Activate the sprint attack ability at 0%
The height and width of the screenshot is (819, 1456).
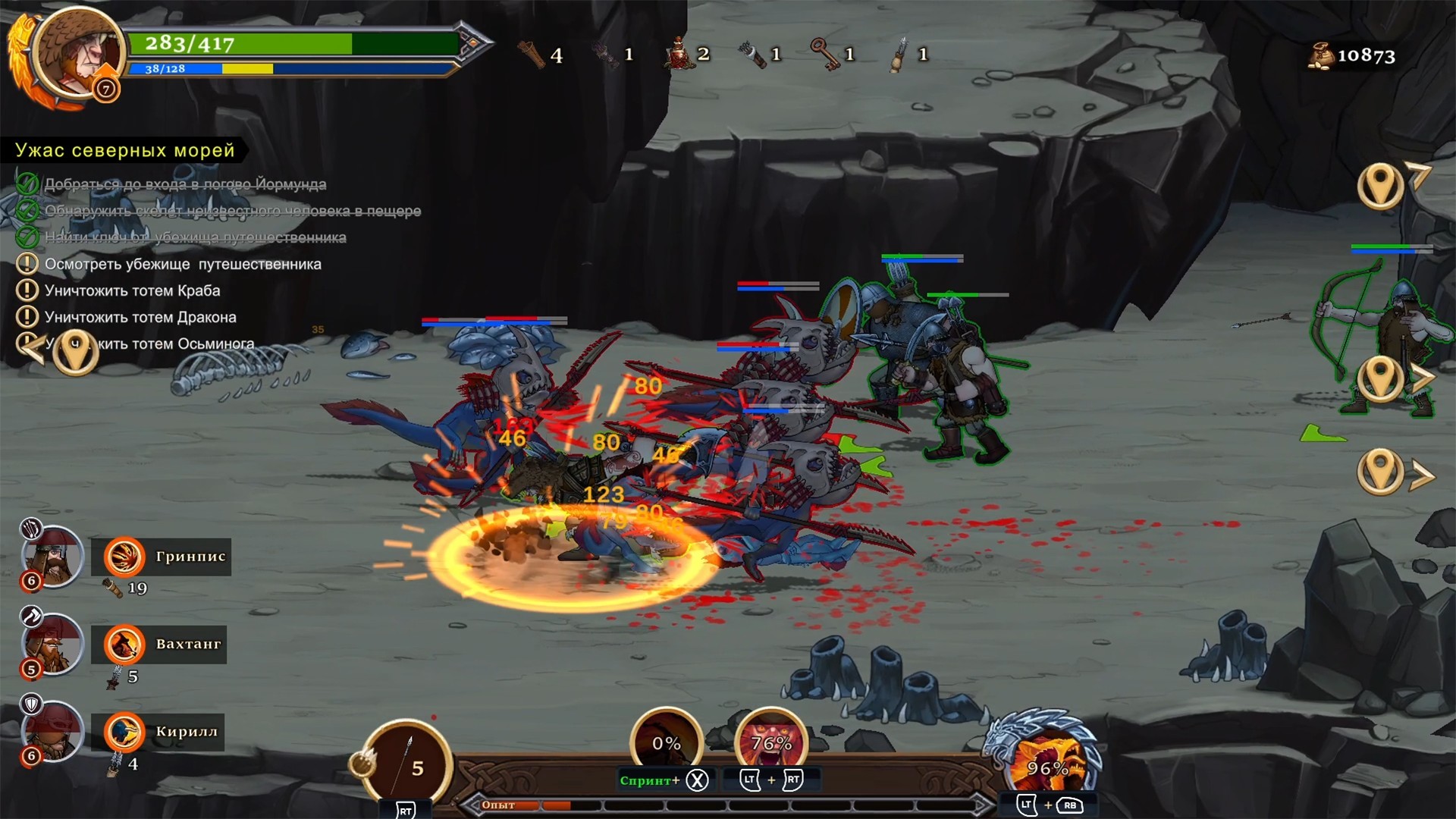[666, 742]
